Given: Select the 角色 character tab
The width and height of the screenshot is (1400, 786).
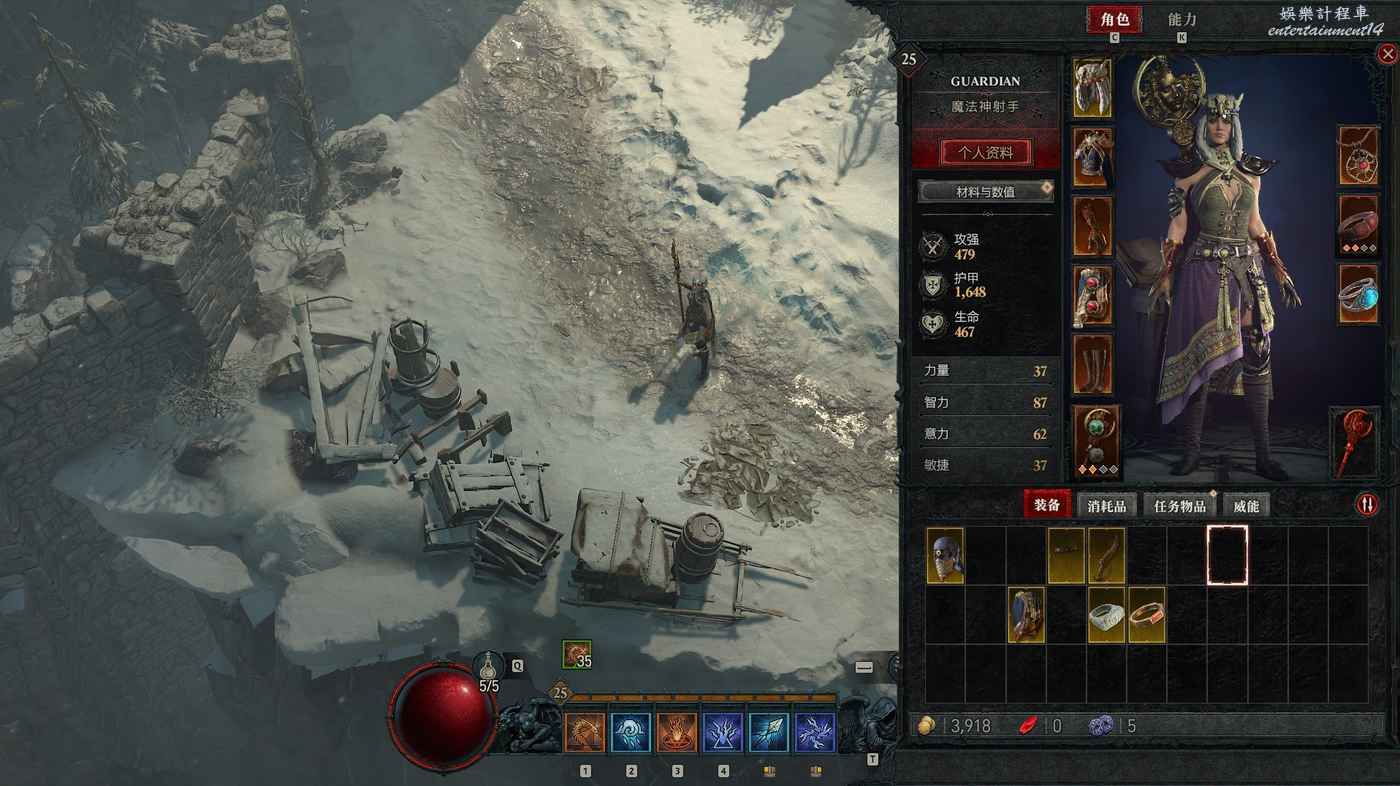Looking at the screenshot, I should tap(1114, 20).
